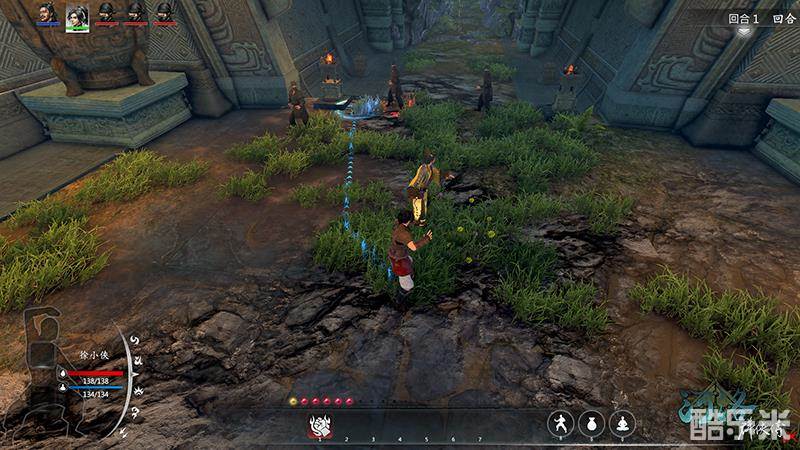Select the highlighted female character portrait

click(x=77, y=15)
